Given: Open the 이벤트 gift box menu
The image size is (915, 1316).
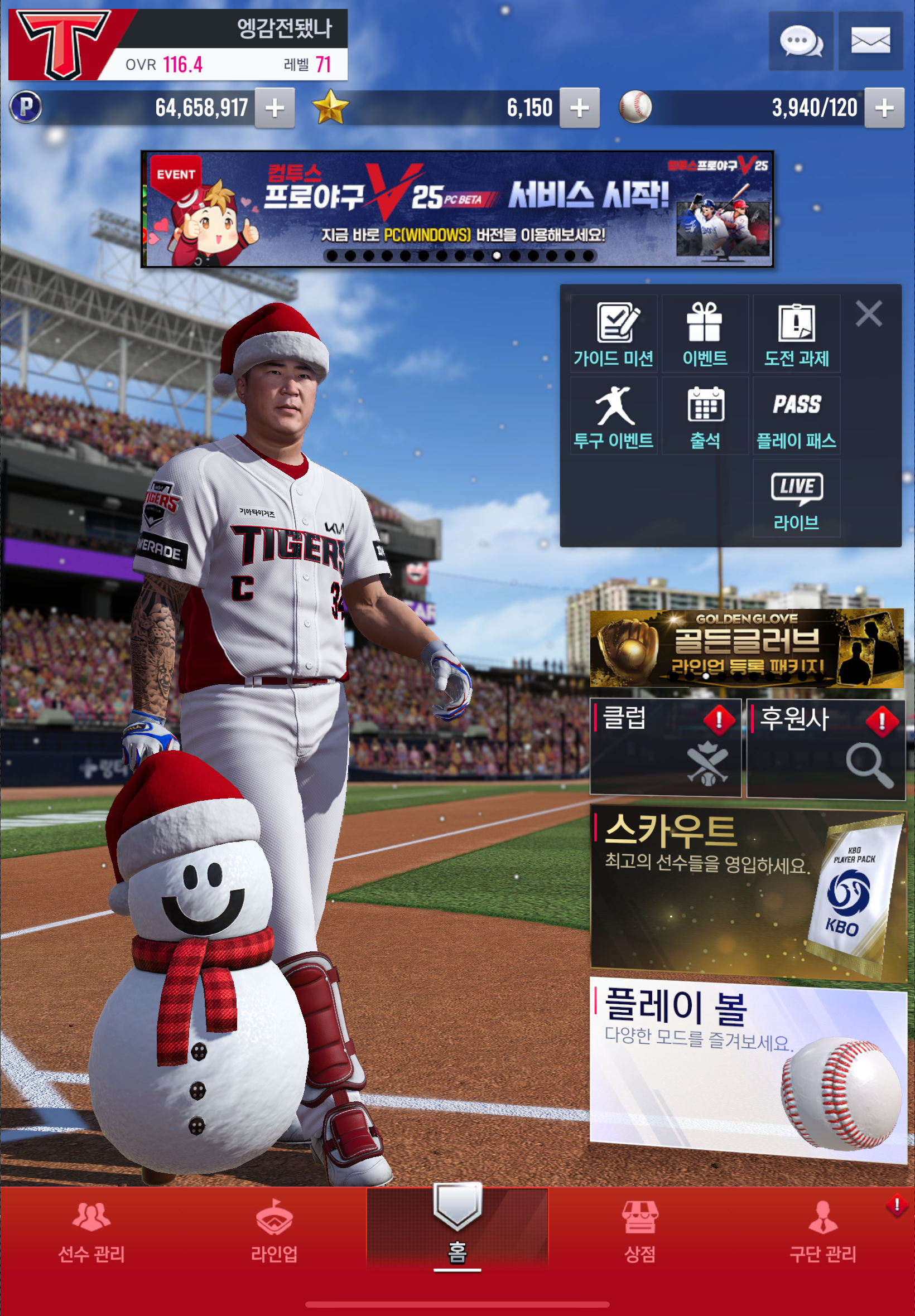Looking at the screenshot, I should (x=705, y=334).
